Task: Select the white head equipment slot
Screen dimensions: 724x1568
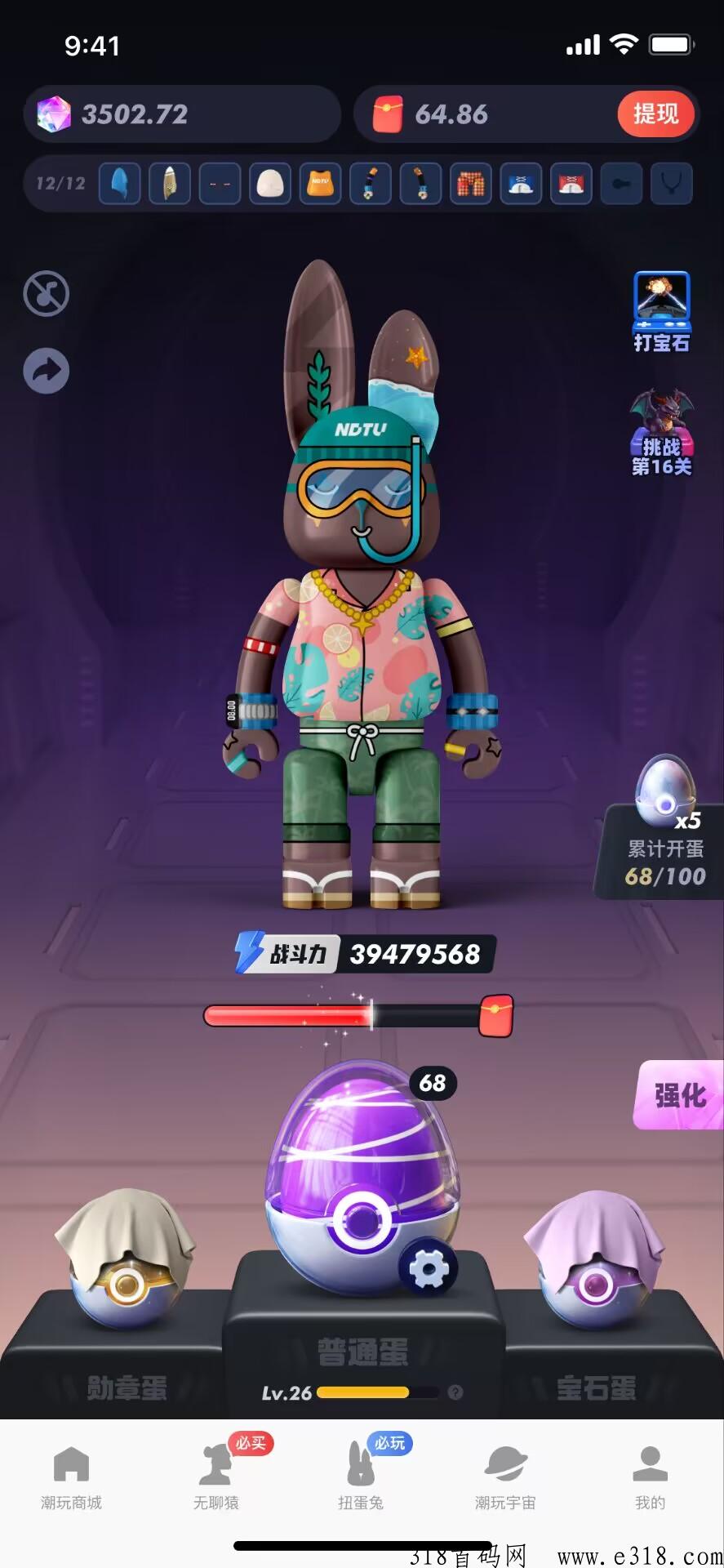Action: pyautogui.click(x=270, y=184)
